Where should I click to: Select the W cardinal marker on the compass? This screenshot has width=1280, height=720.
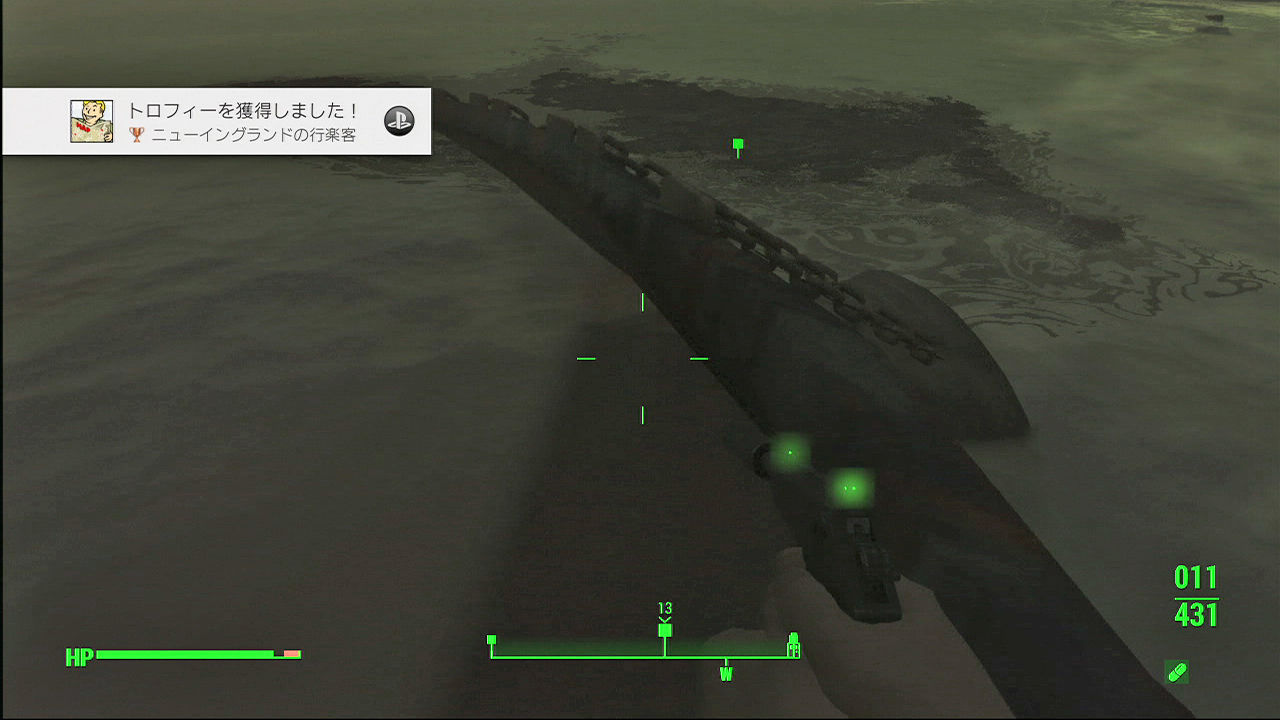coord(727,675)
